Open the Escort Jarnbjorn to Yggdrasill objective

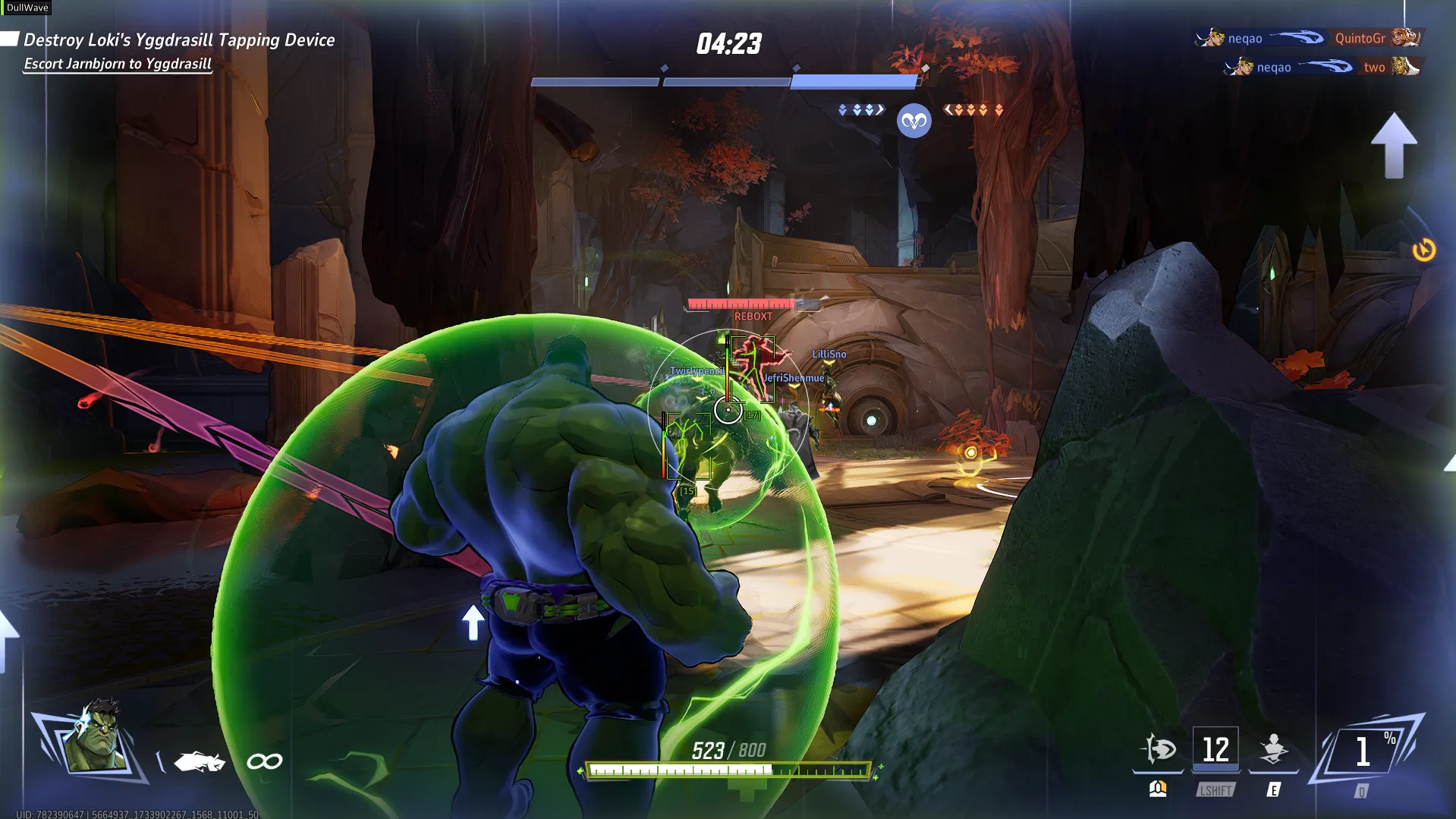[118, 65]
